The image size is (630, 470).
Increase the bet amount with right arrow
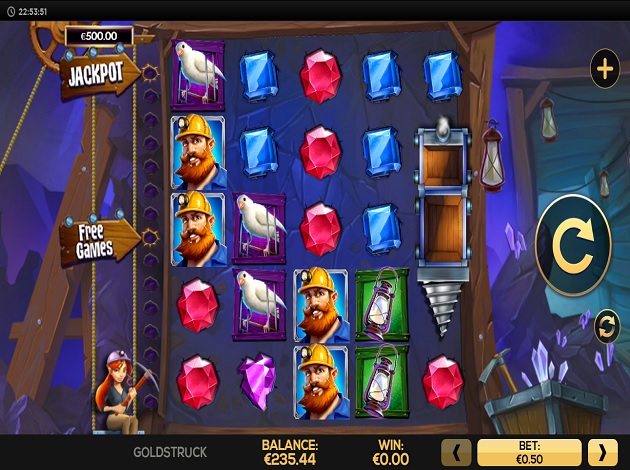coord(602,452)
